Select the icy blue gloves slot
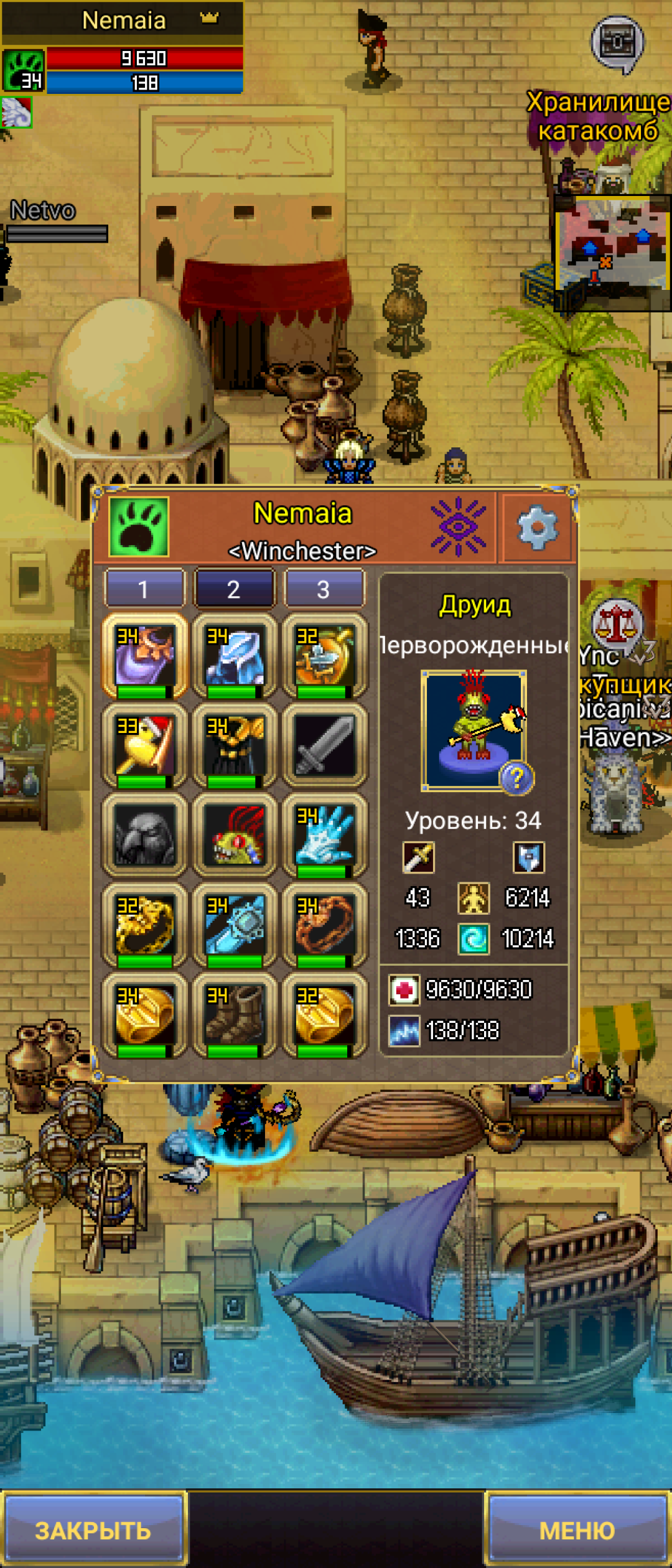Image resolution: width=672 pixels, height=1568 pixels. click(x=324, y=835)
